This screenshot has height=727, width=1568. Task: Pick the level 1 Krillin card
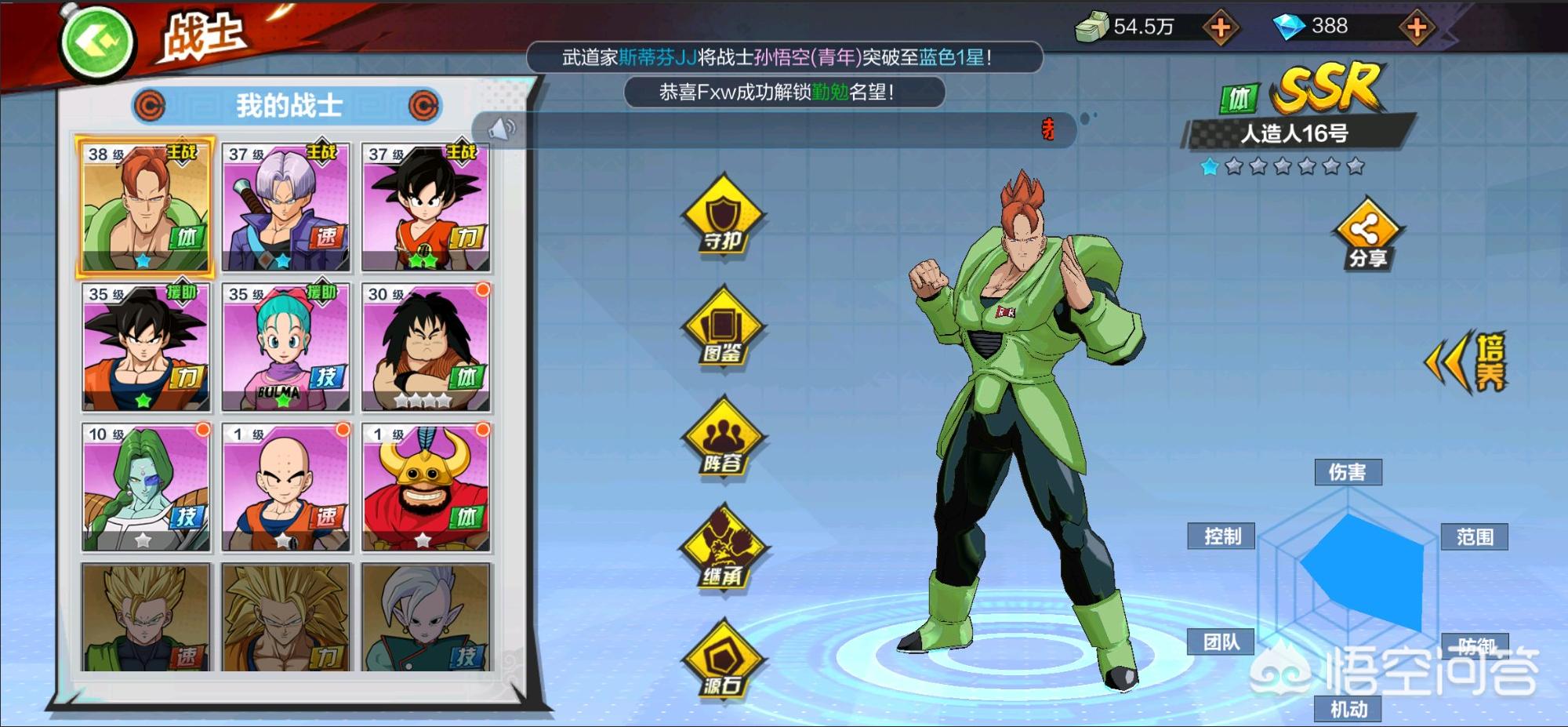[285, 487]
